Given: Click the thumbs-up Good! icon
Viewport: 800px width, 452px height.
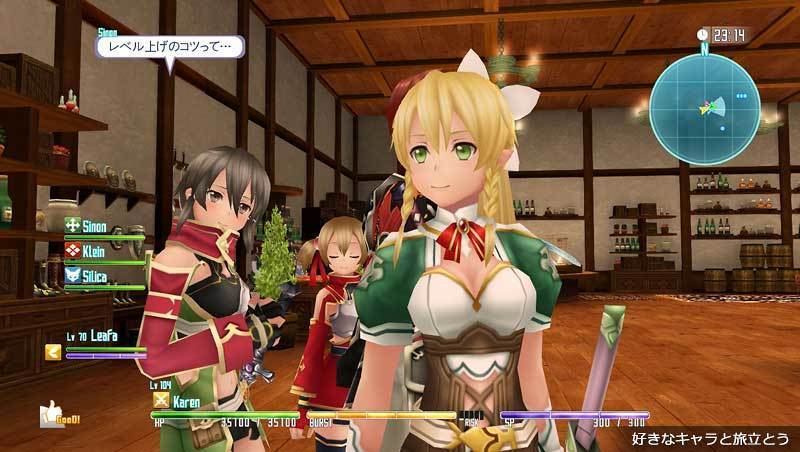Looking at the screenshot, I should tap(50, 413).
